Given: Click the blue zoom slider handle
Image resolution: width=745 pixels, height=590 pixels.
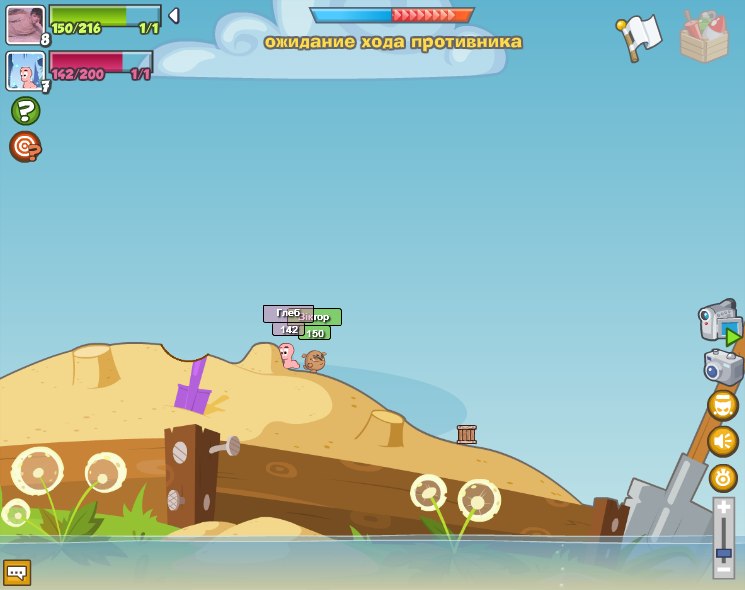Looking at the screenshot, I should 724,551.
